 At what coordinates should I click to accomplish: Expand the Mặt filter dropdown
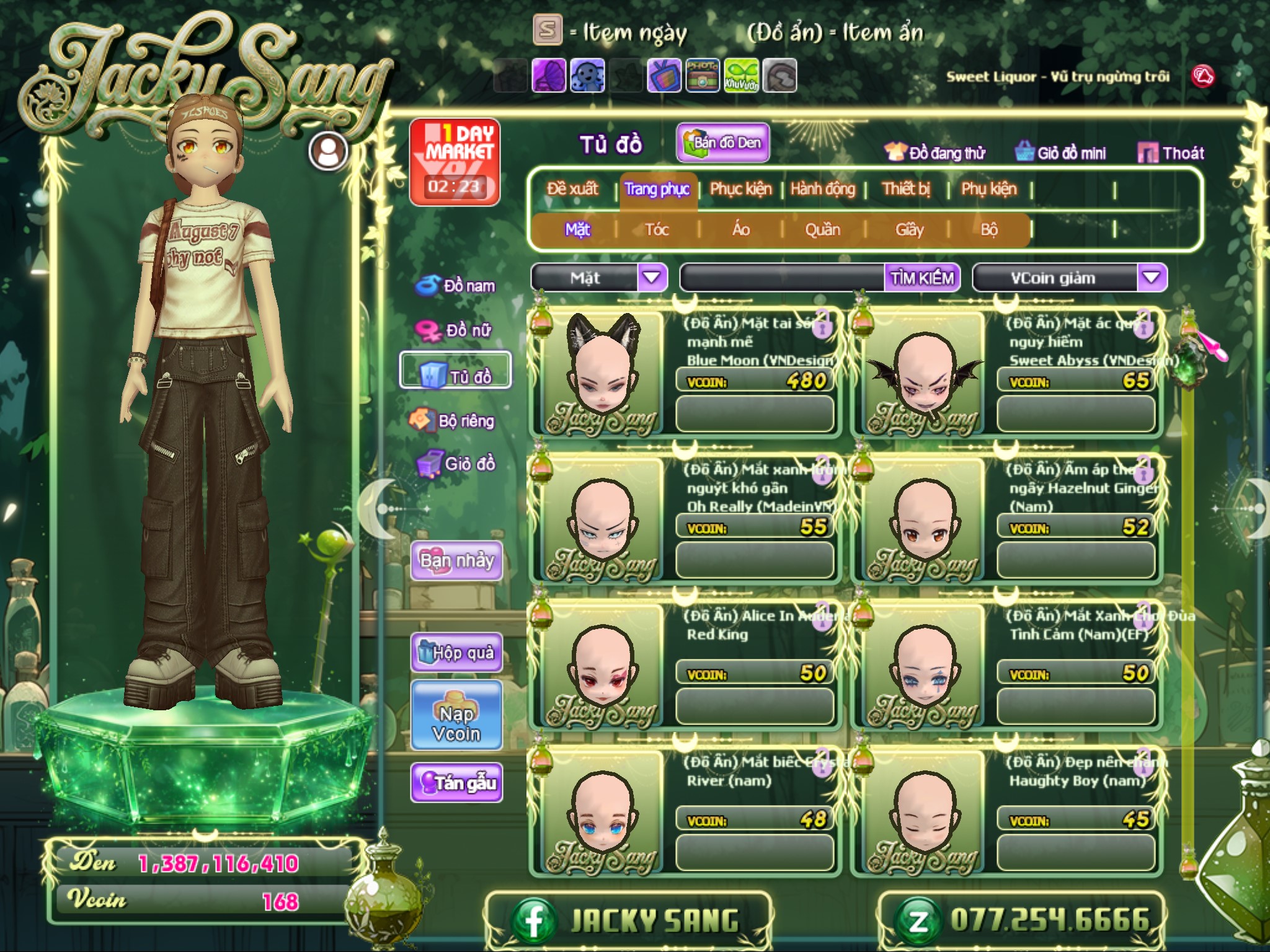tap(651, 278)
